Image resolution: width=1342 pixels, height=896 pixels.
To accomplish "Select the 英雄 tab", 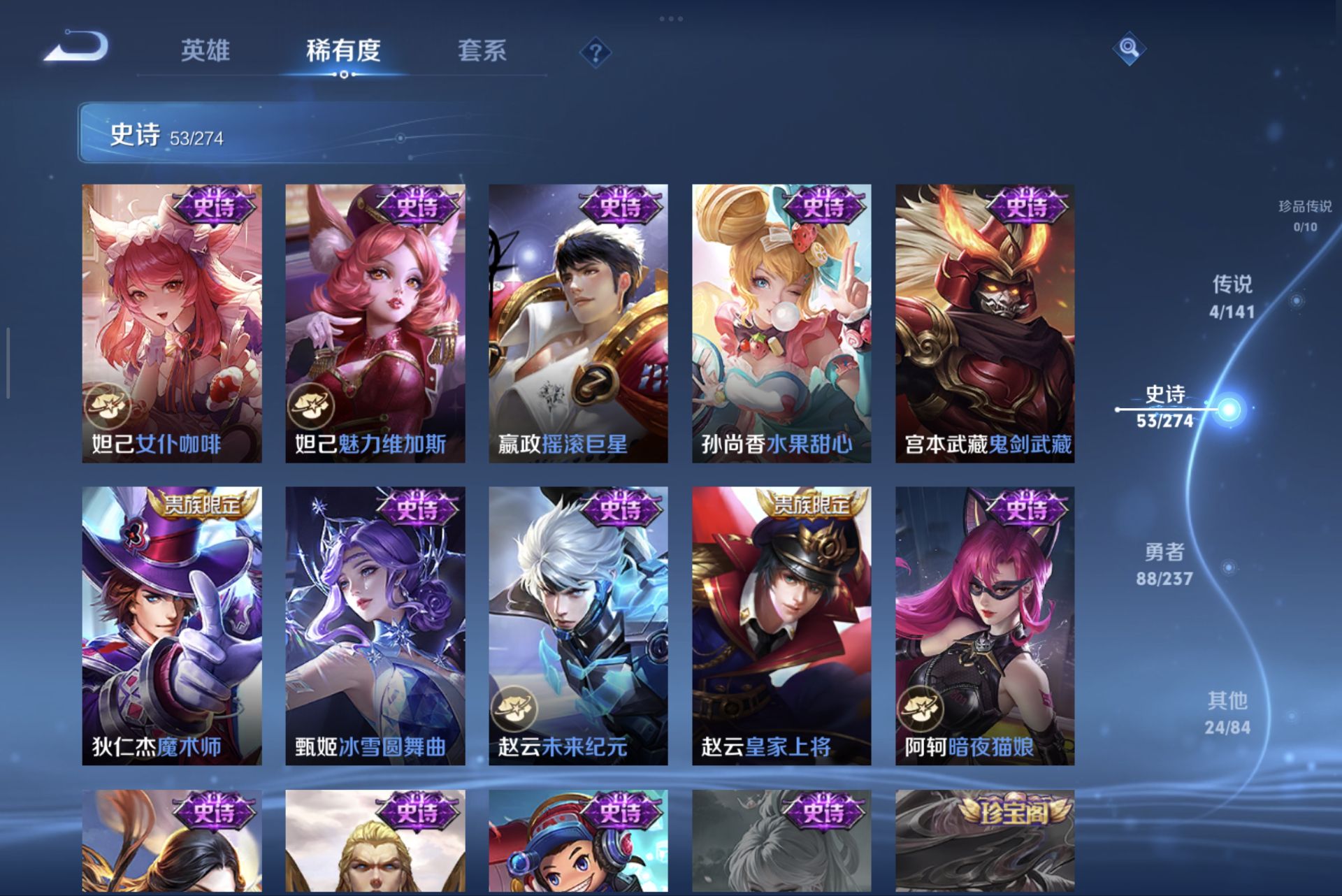I will [x=206, y=50].
